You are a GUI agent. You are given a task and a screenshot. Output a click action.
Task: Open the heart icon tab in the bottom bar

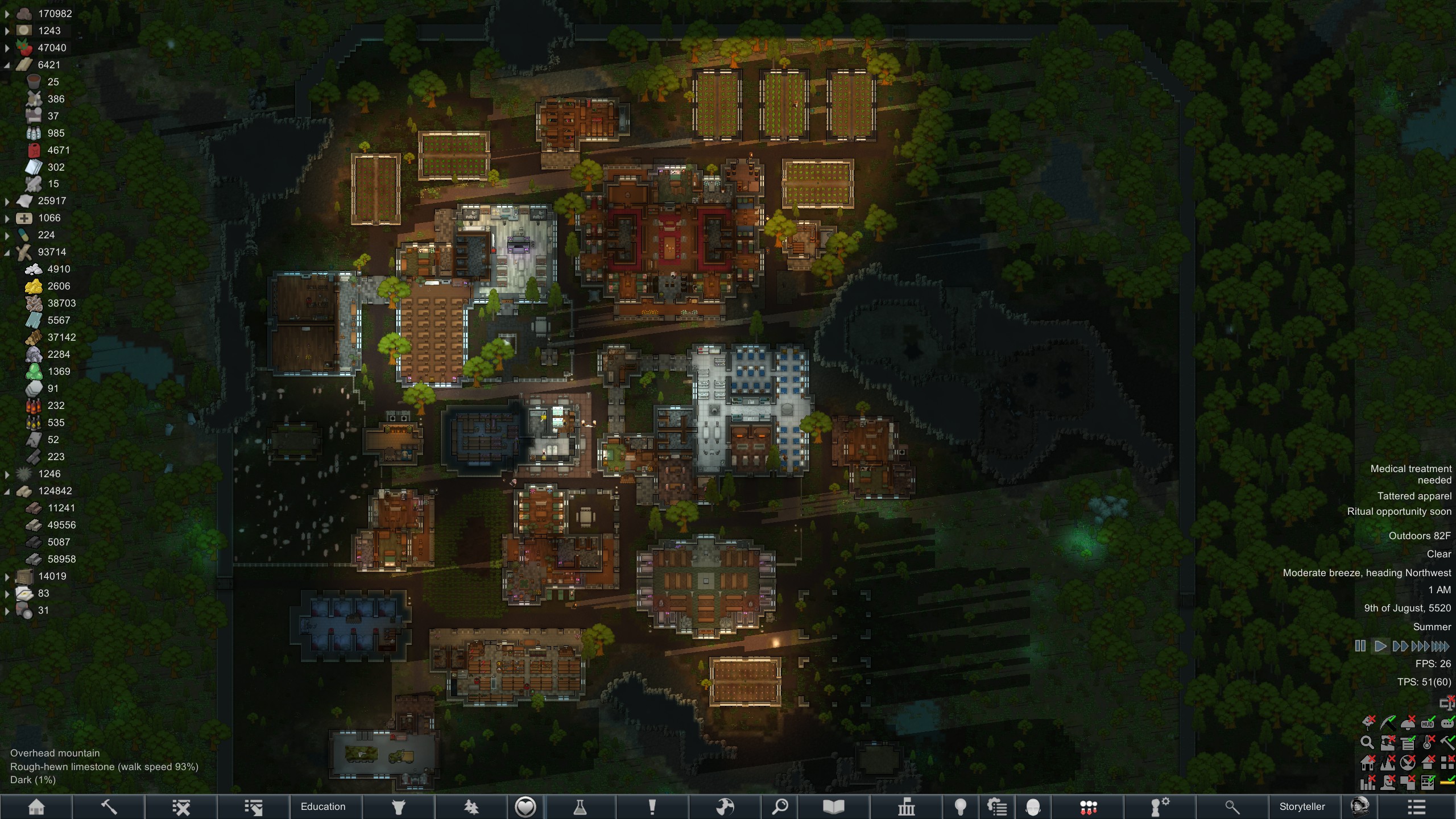(525, 806)
